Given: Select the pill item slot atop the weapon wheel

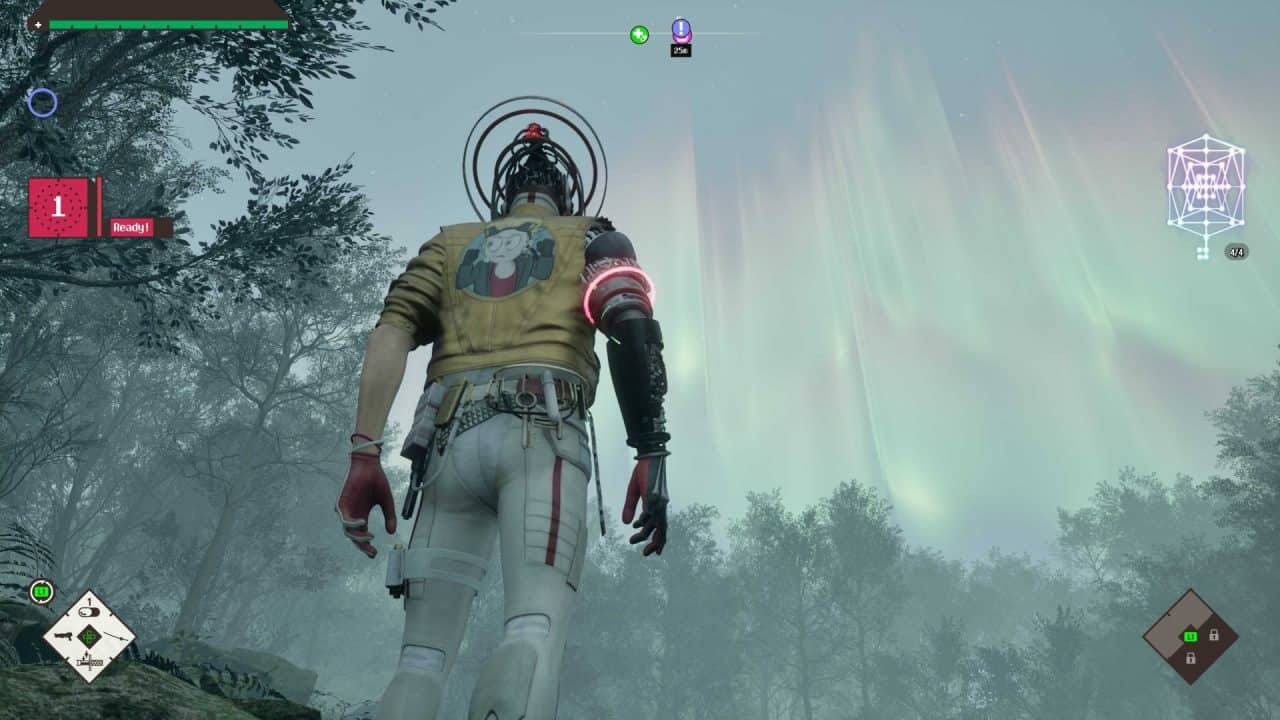Looking at the screenshot, I should pos(89,611).
